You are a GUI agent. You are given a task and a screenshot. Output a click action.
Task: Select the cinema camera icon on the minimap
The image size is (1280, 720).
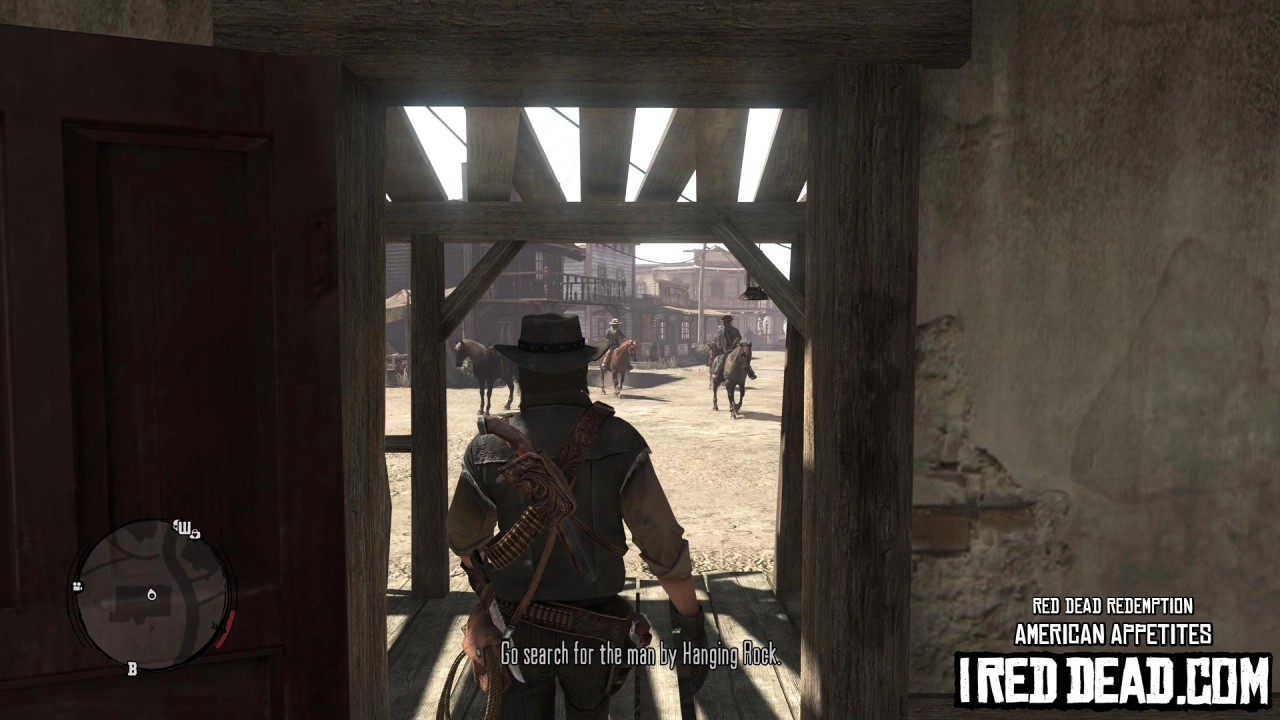click(77, 587)
